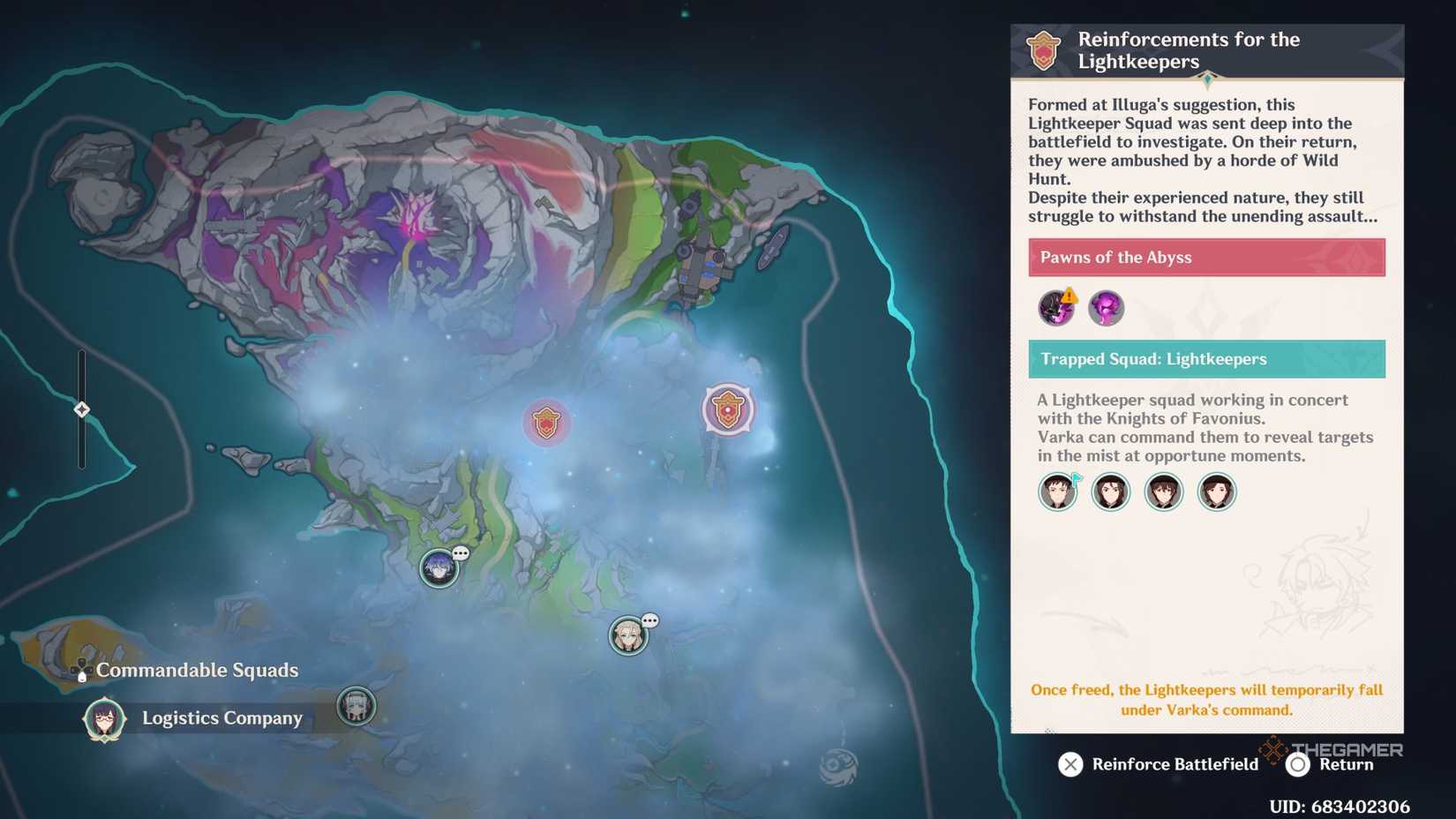
Task: Toggle the flagged first Lightkeeper portrait
Action: (1057, 492)
